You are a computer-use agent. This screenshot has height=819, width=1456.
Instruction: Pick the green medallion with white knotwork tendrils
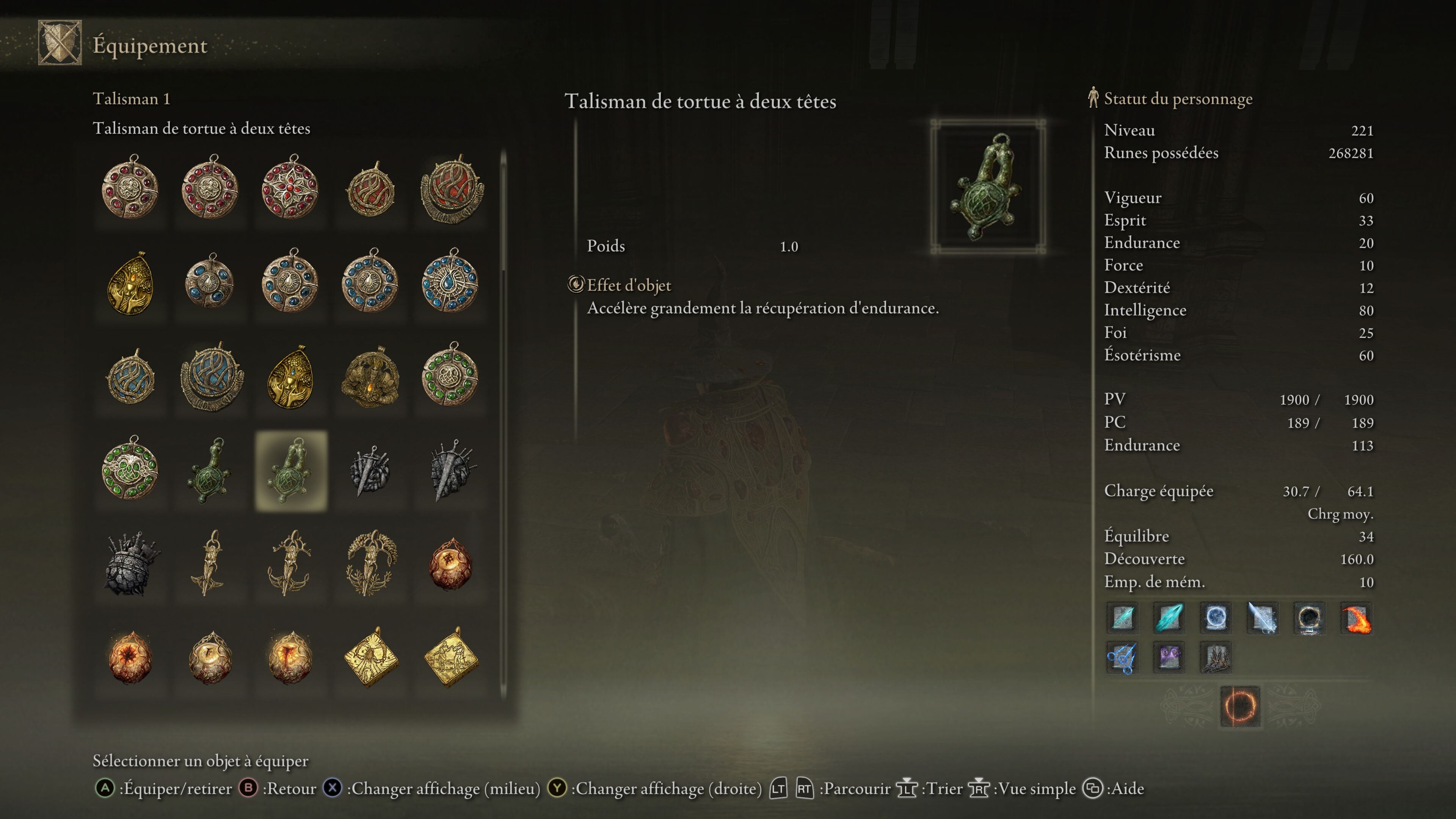click(130, 469)
